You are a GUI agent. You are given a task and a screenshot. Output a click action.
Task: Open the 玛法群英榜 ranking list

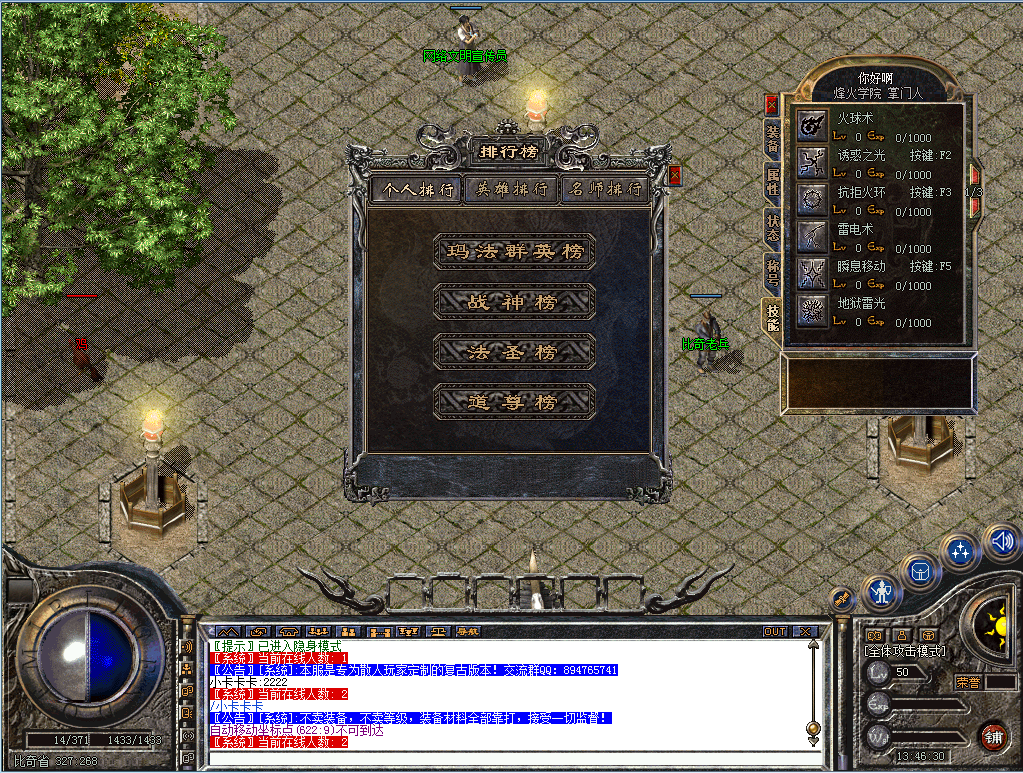(514, 252)
